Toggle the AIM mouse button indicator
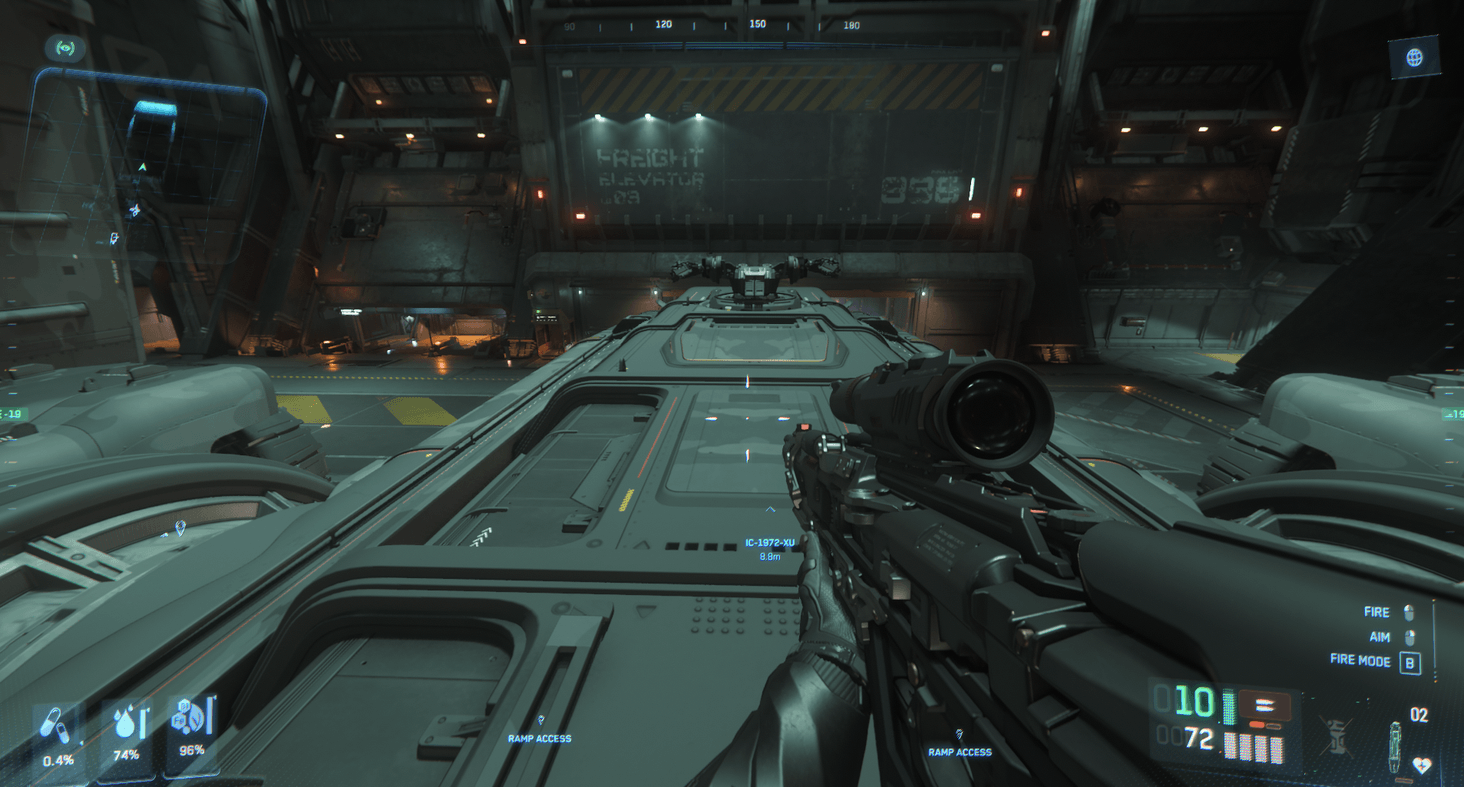The image size is (1464, 787). pos(1411,637)
